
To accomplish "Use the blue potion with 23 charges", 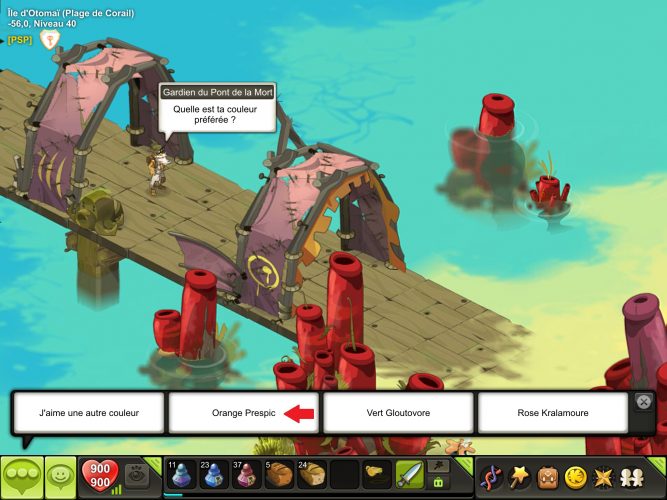I will coord(213,475).
